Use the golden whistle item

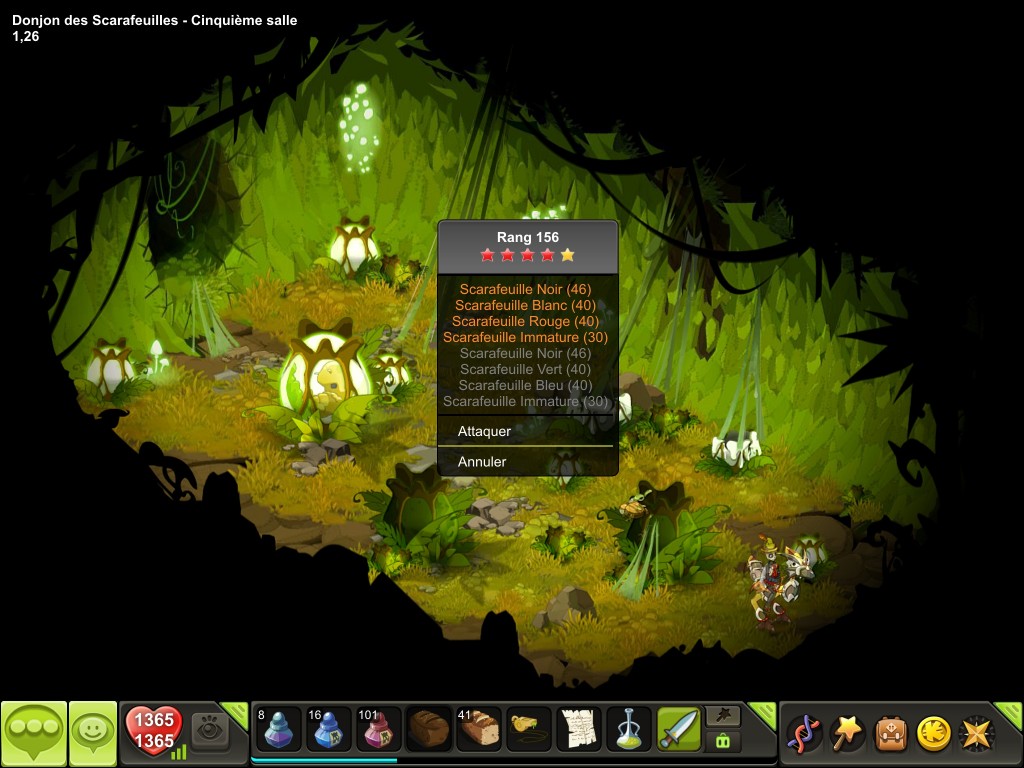point(529,729)
